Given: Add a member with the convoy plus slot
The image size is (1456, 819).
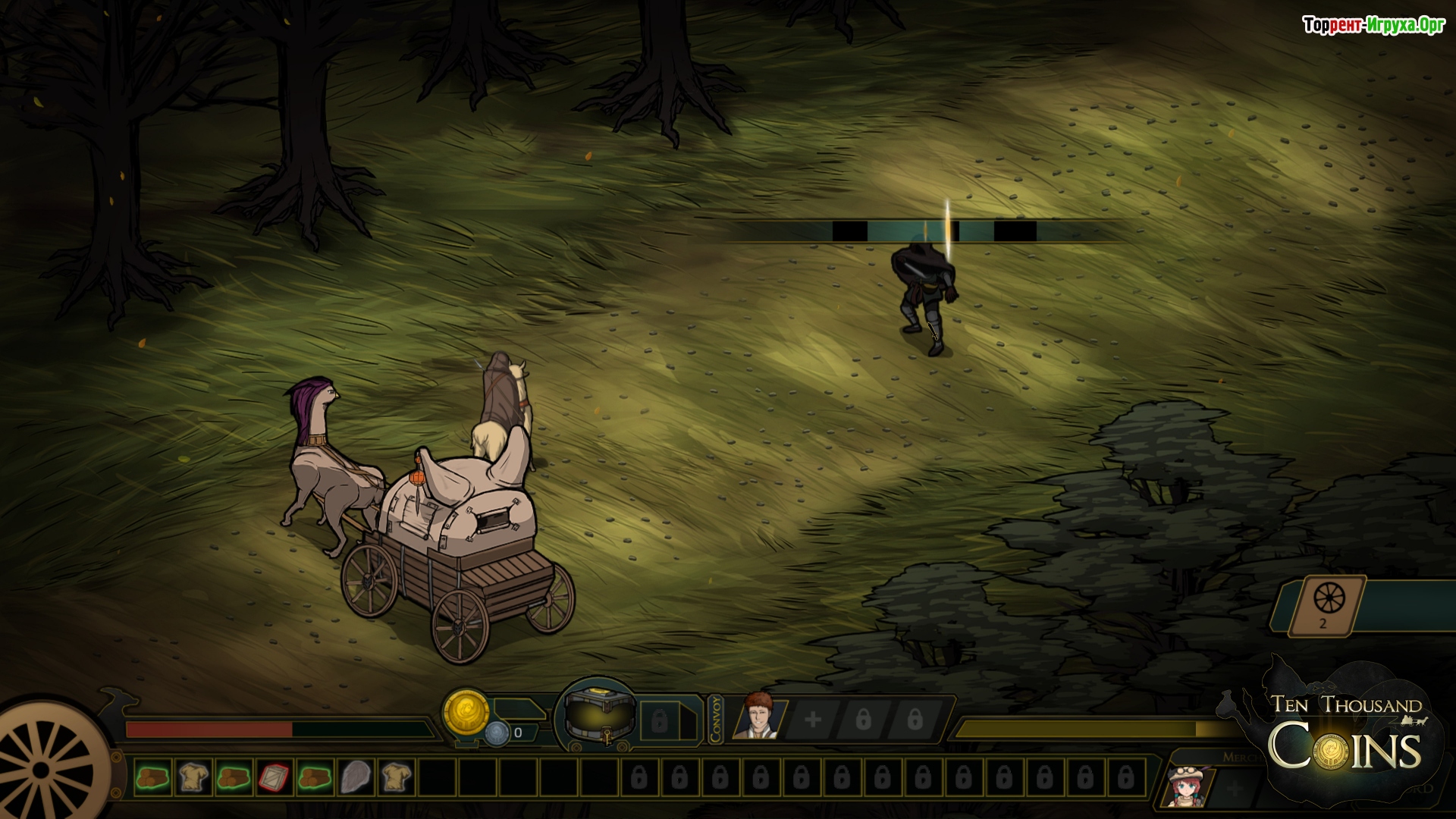Looking at the screenshot, I should tap(813, 719).
